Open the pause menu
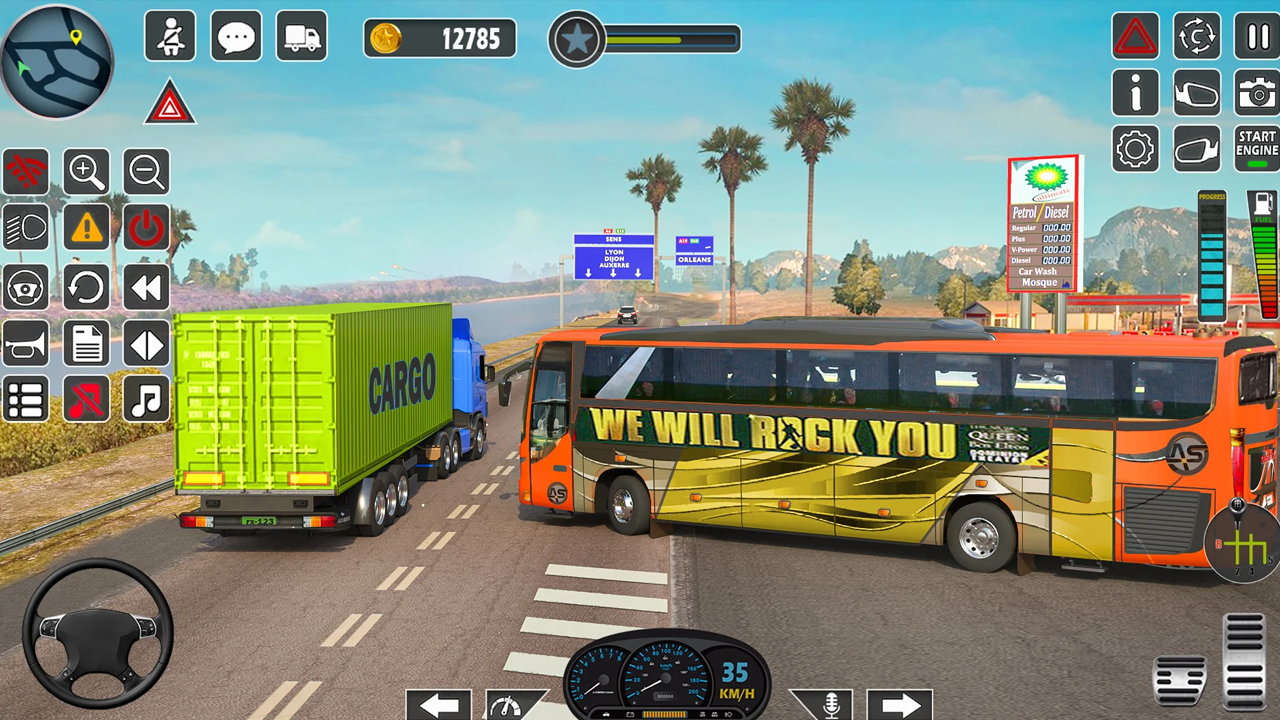The width and height of the screenshot is (1280, 720). [1257, 37]
